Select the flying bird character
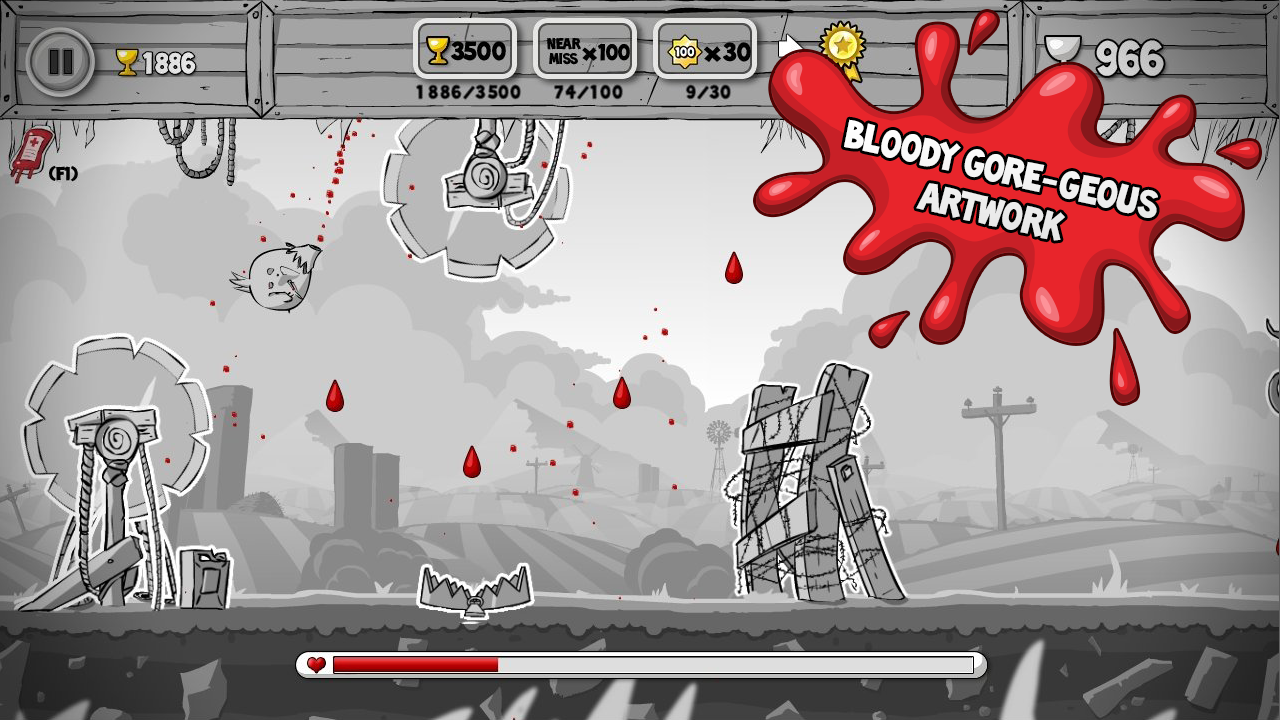1280x720 pixels. click(278, 275)
